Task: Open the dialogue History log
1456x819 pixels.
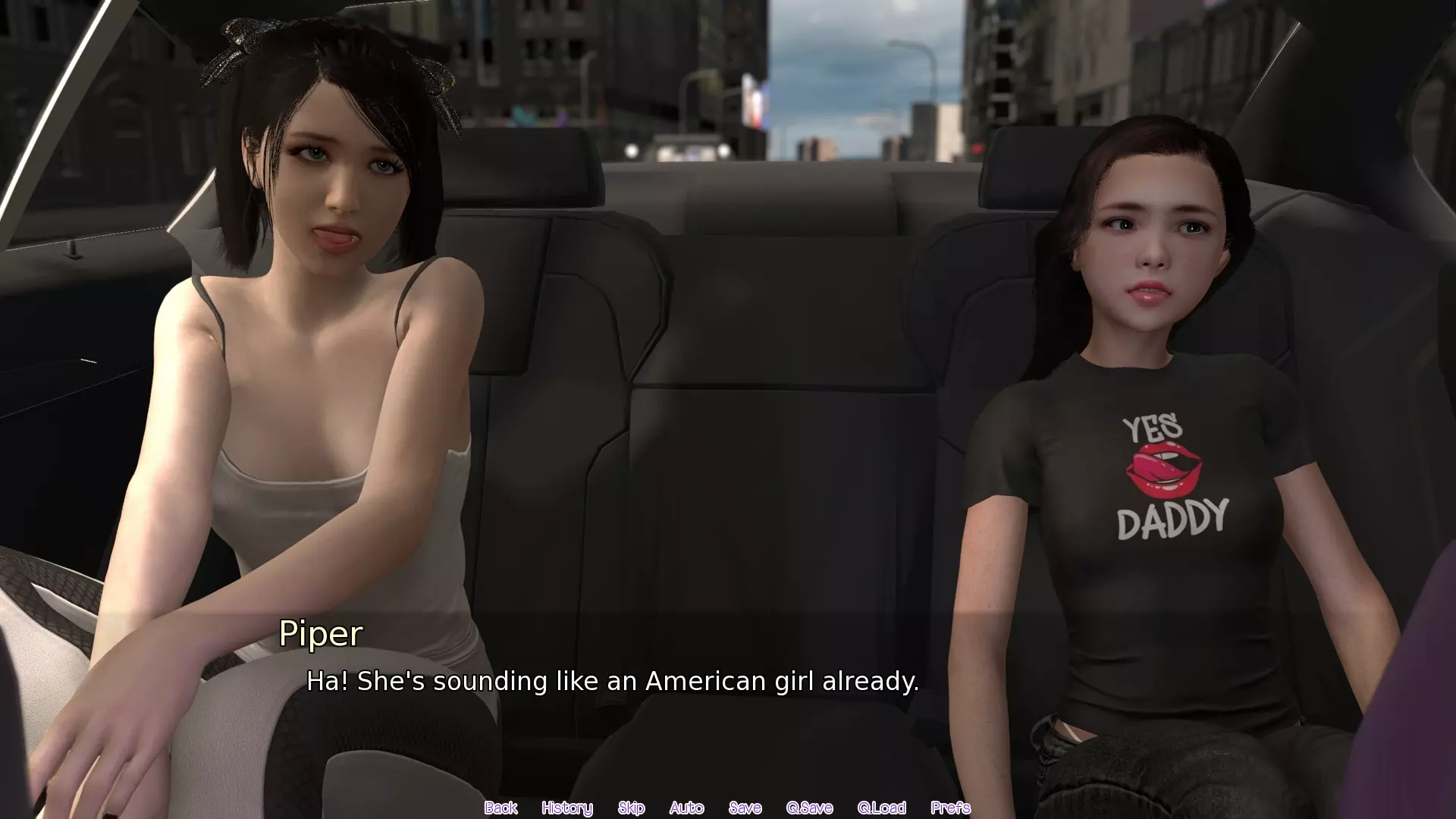Action: coord(566,808)
